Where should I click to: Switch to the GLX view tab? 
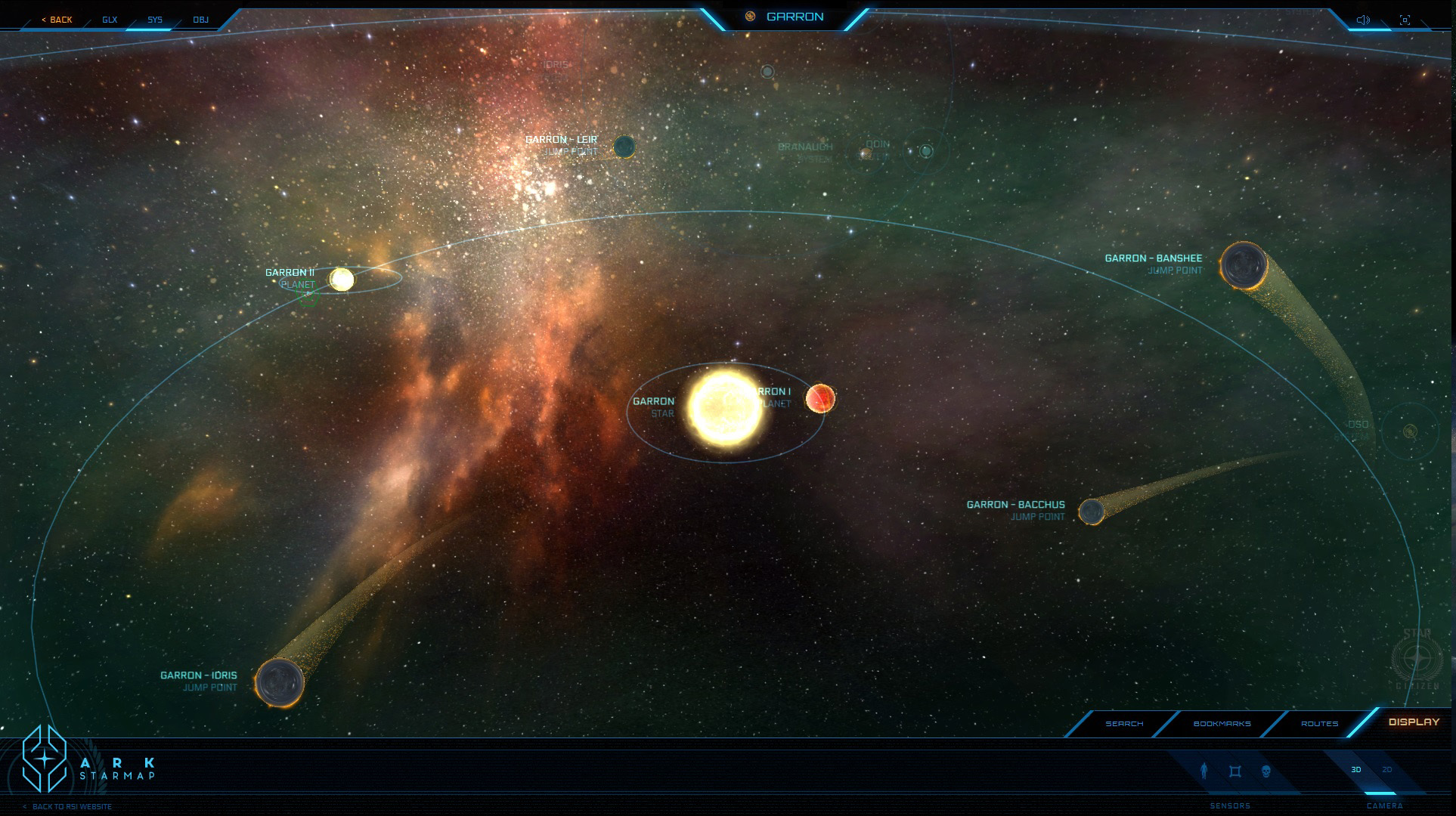click(109, 20)
